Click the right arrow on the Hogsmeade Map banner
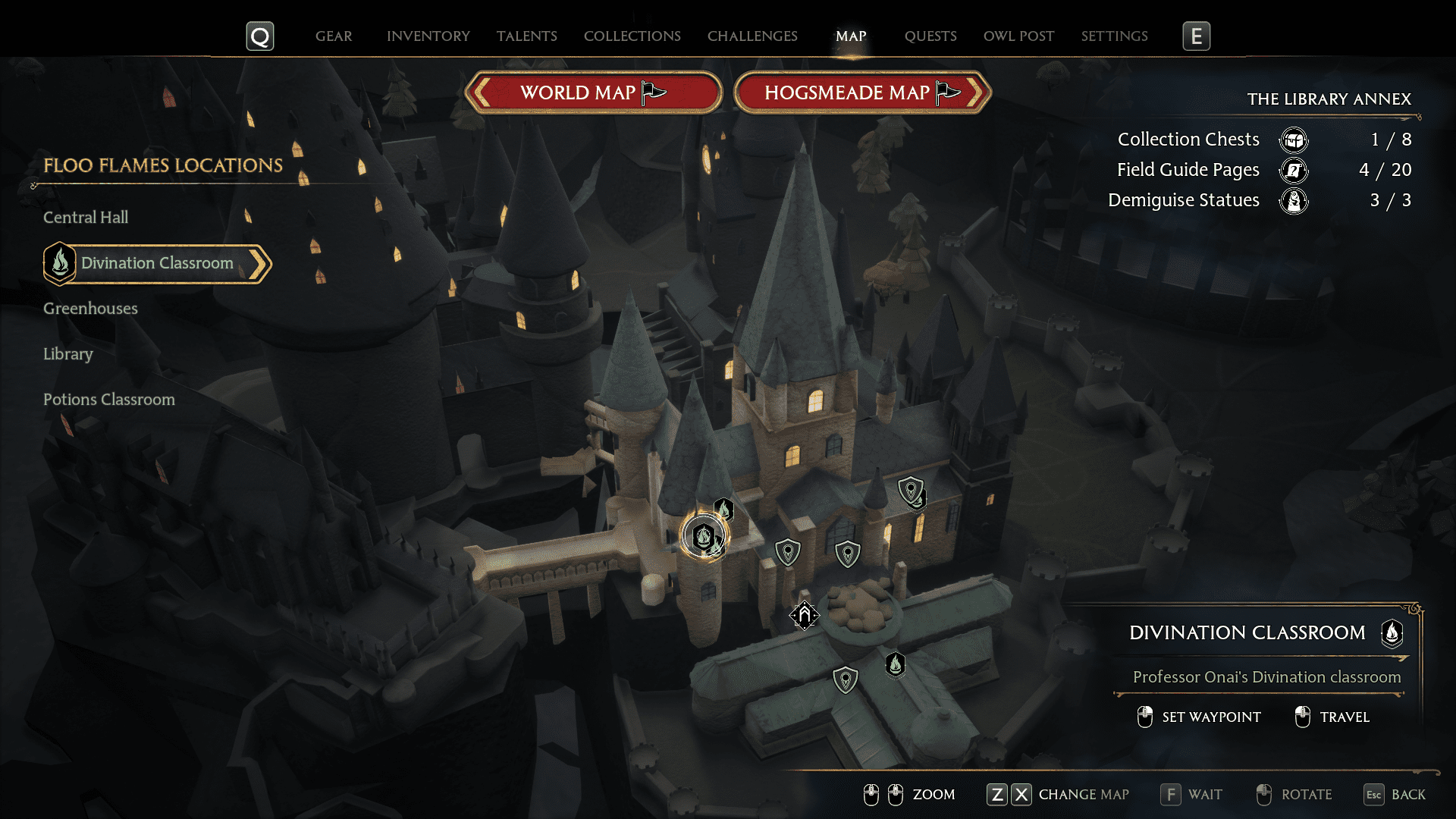The height and width of the screenshot is (819, 1456). (977, 92)
